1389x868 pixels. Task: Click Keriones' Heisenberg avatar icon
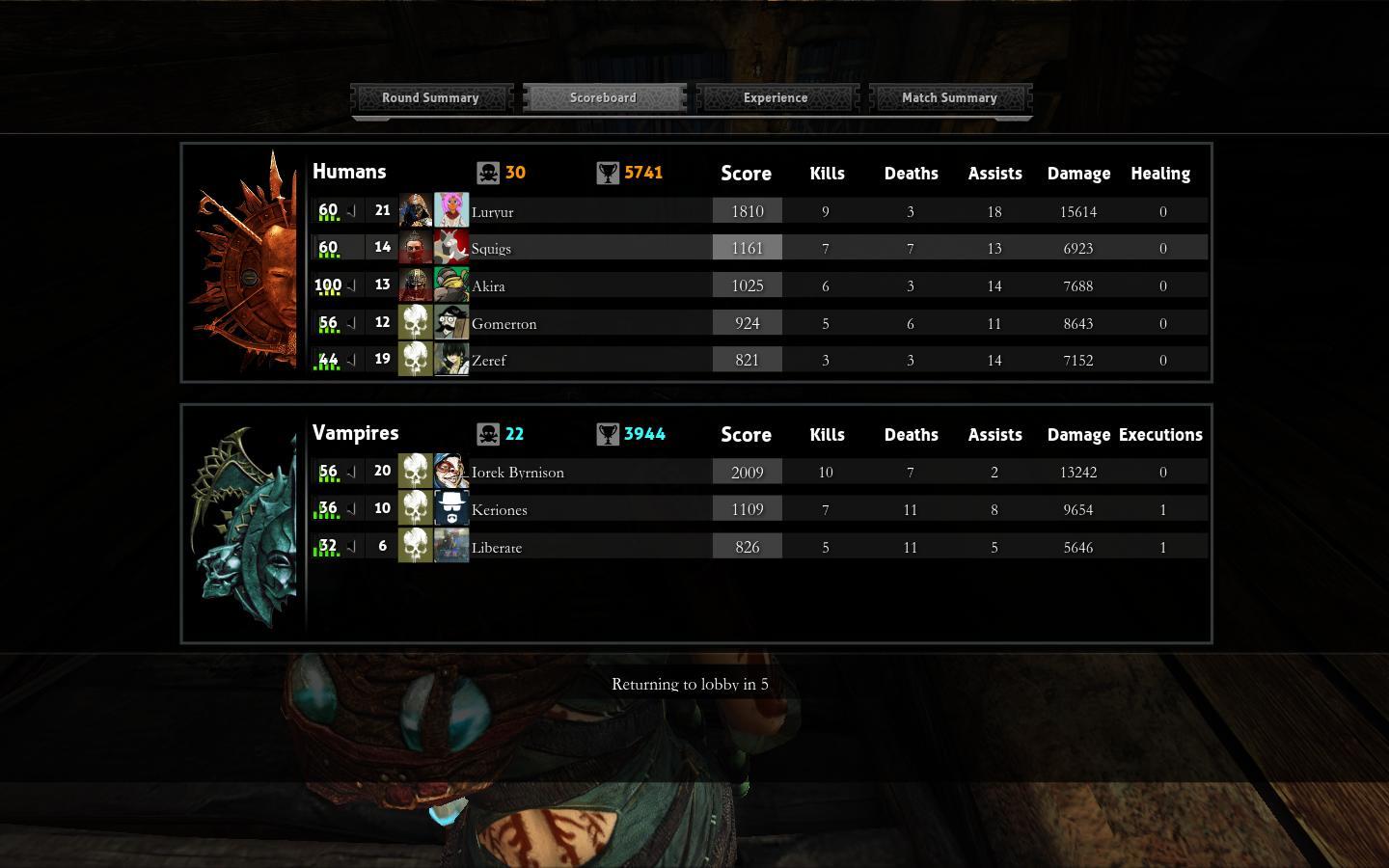(x=451, y=508)
